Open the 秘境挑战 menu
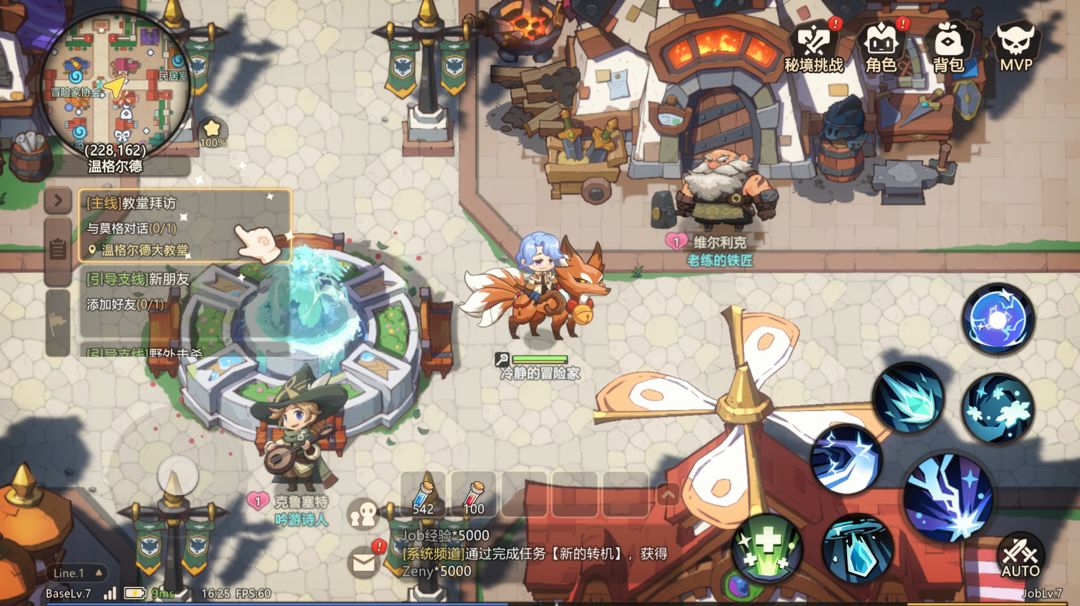Image resolution: width=1080 pixels, height=606 pixels. pos(813,45)
